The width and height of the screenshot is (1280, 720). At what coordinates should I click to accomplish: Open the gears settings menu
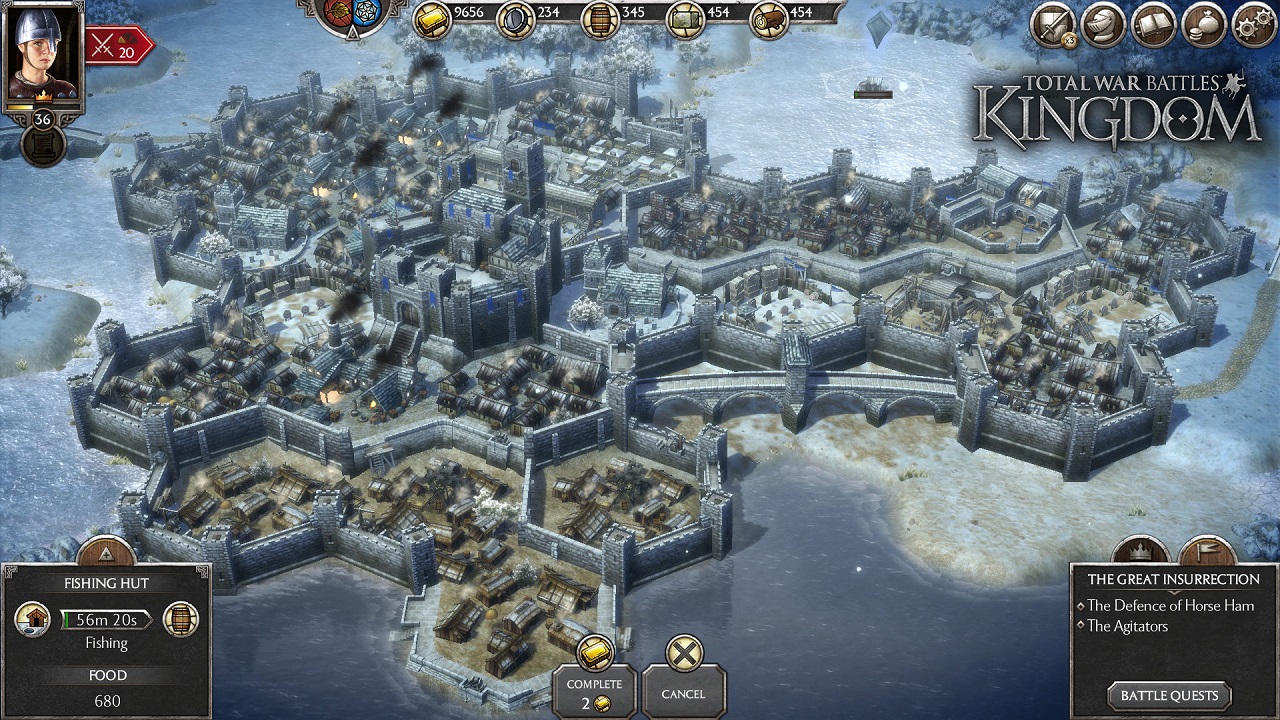1254,26
